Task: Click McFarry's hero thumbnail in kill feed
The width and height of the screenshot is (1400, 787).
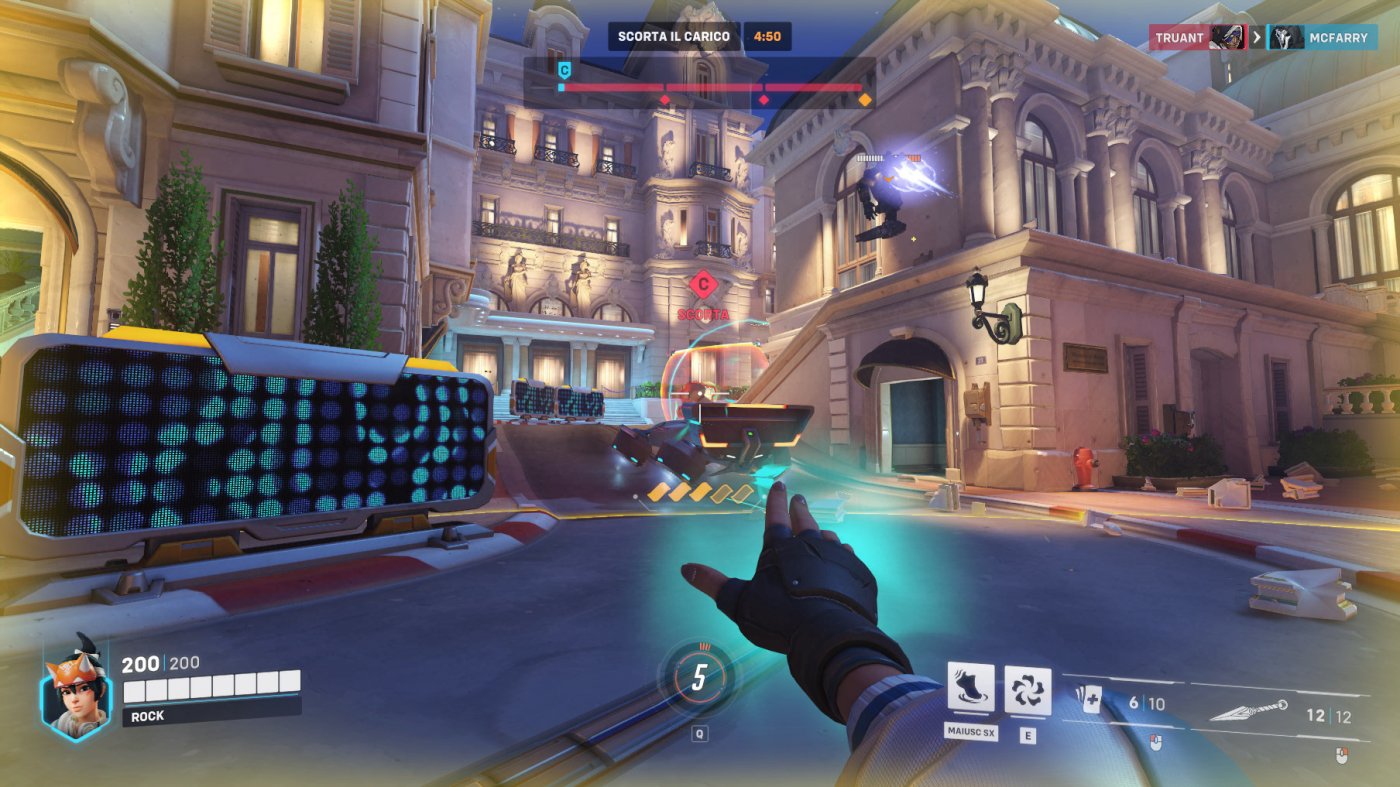Action: (1287, 37)
